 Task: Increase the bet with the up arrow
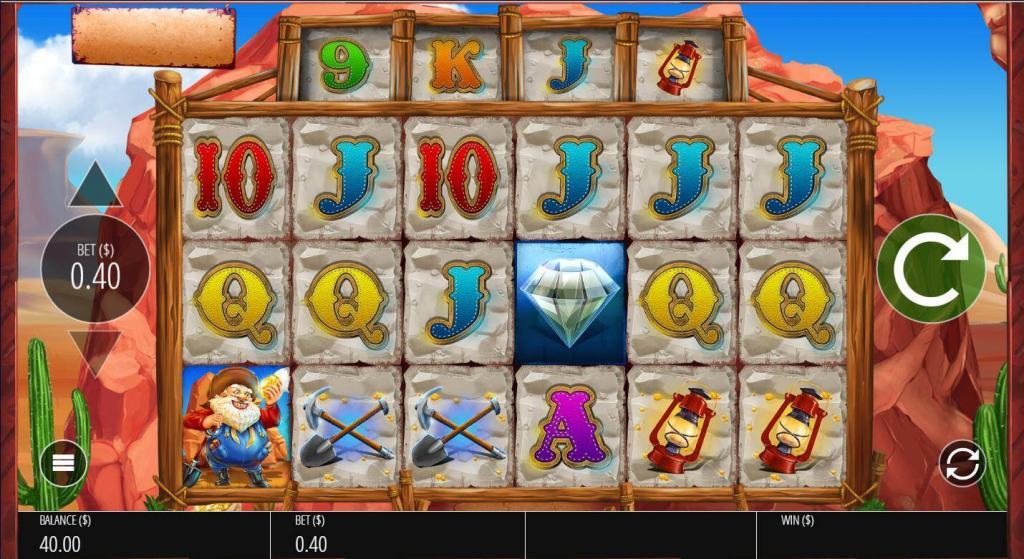tap(95, 186)
